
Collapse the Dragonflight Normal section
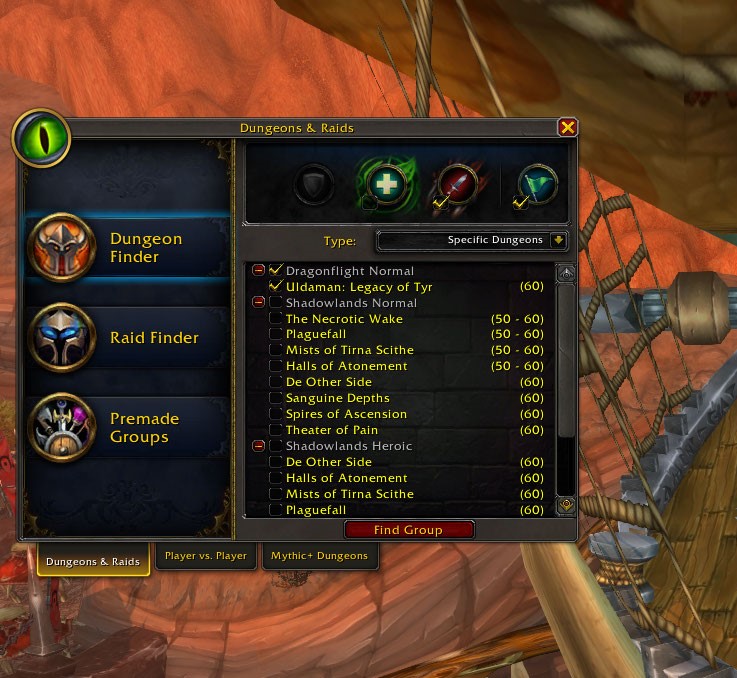click(259, 271)
